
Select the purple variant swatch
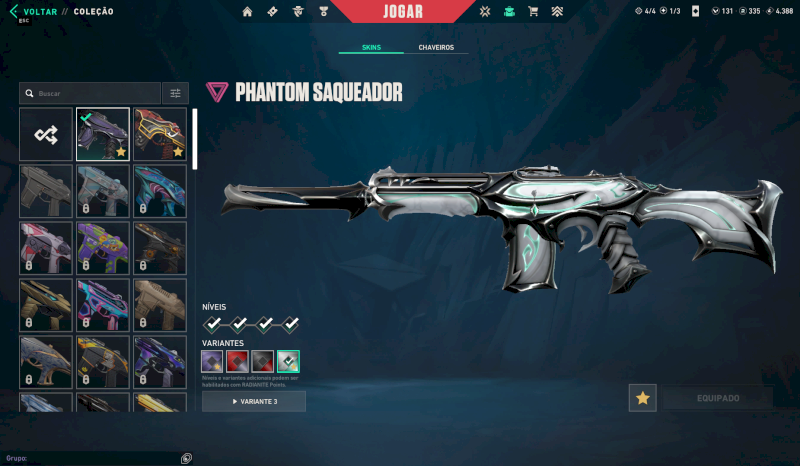click(x=212, y=361)
